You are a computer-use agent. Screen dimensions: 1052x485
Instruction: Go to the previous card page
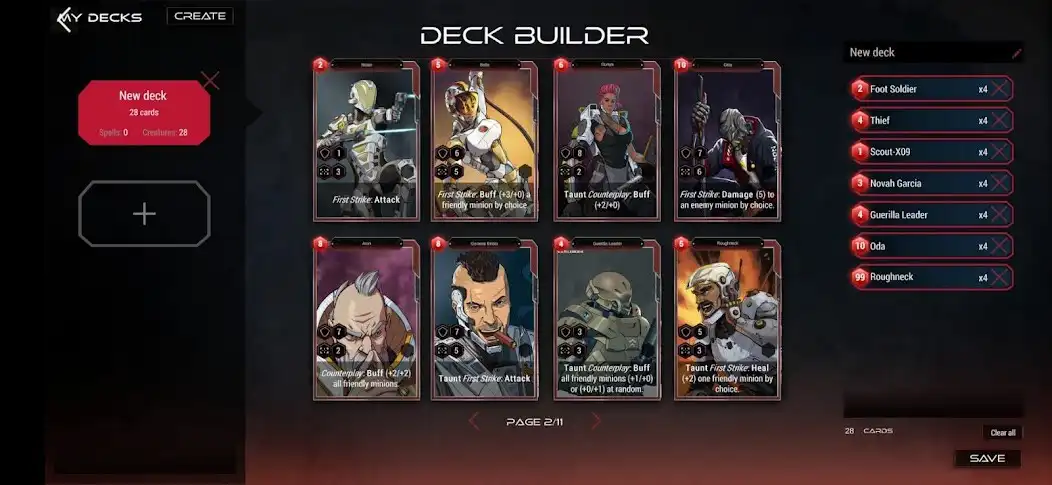(x=475, y=422)
